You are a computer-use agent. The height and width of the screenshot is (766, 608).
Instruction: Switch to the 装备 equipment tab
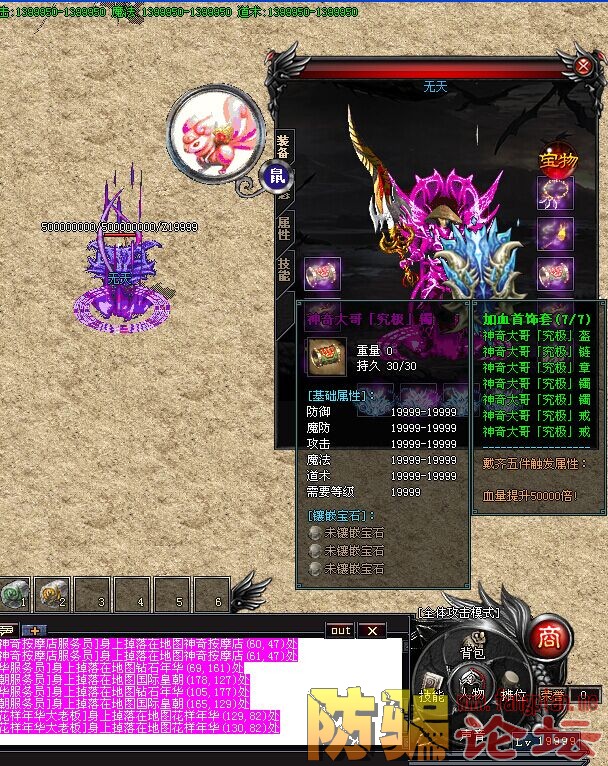point(283,147)
